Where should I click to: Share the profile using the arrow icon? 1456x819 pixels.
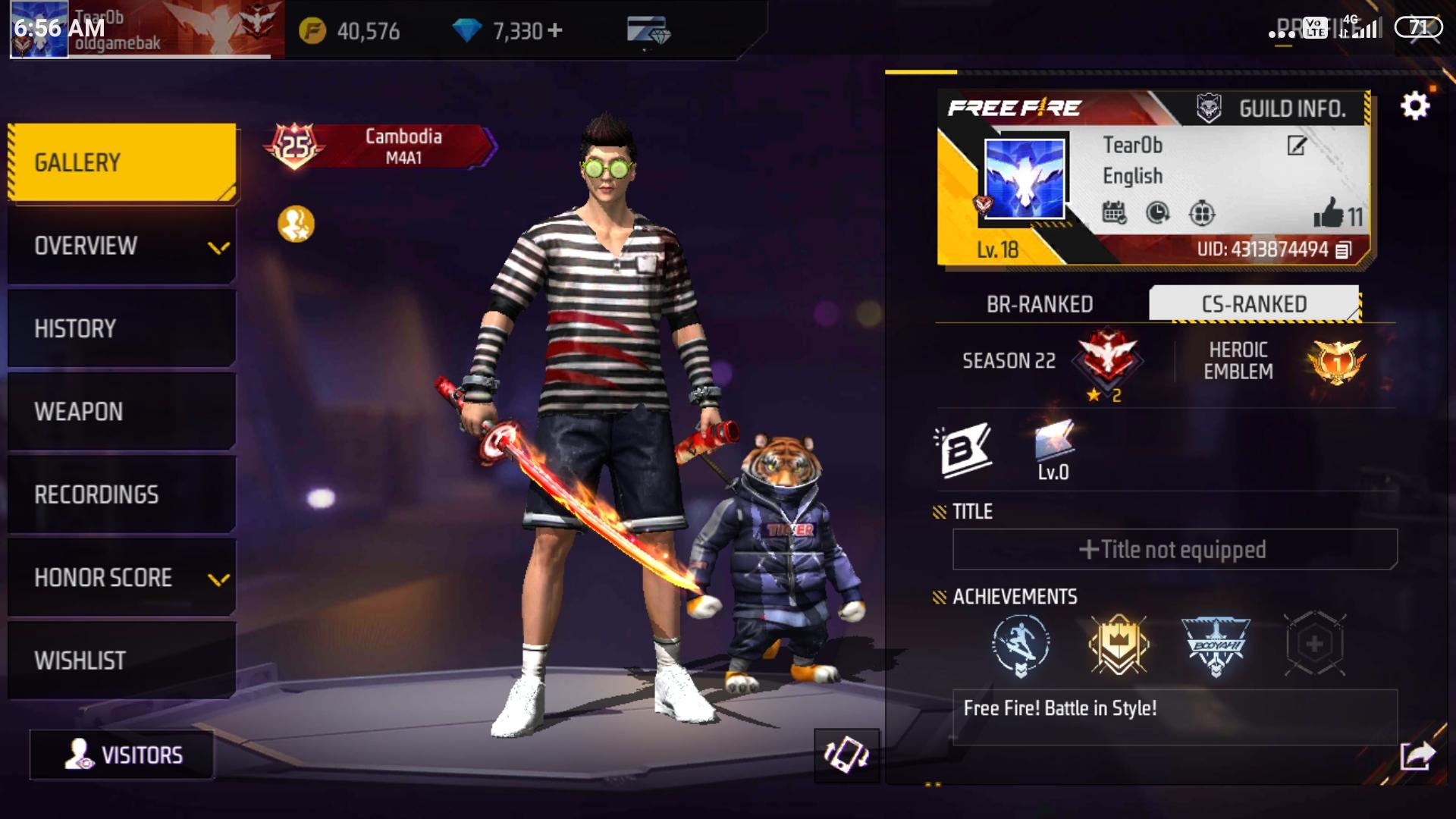pyautogui.click(x=1417, y=755)
